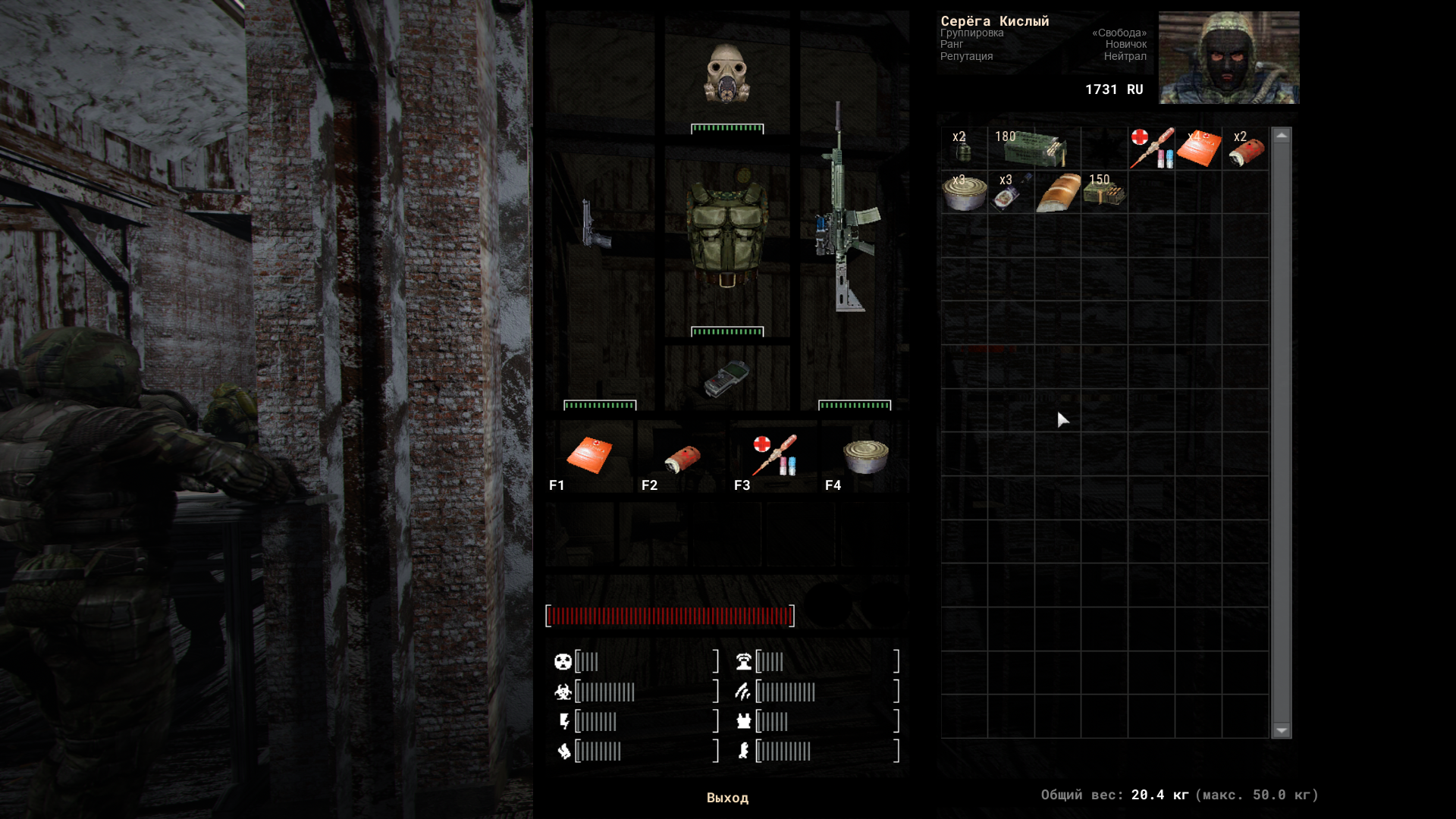Image resolution: width=1456 pixels, height=819 pixels.
Task: Select the bread loaf in backpack
Action: pyautogui.click(x=1058, y=193)
